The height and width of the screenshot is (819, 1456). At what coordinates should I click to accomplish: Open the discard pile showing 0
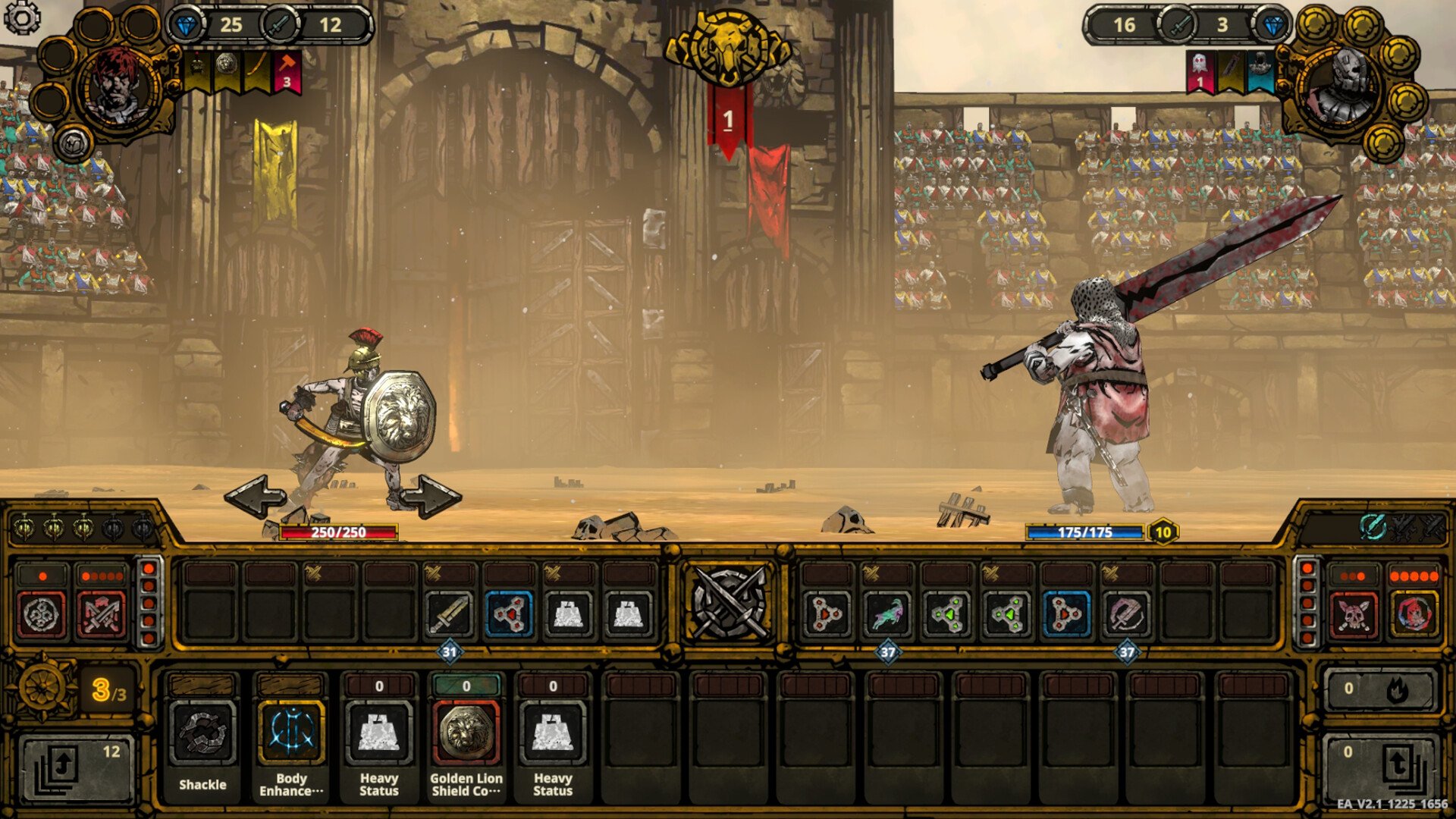[1379, 767]
